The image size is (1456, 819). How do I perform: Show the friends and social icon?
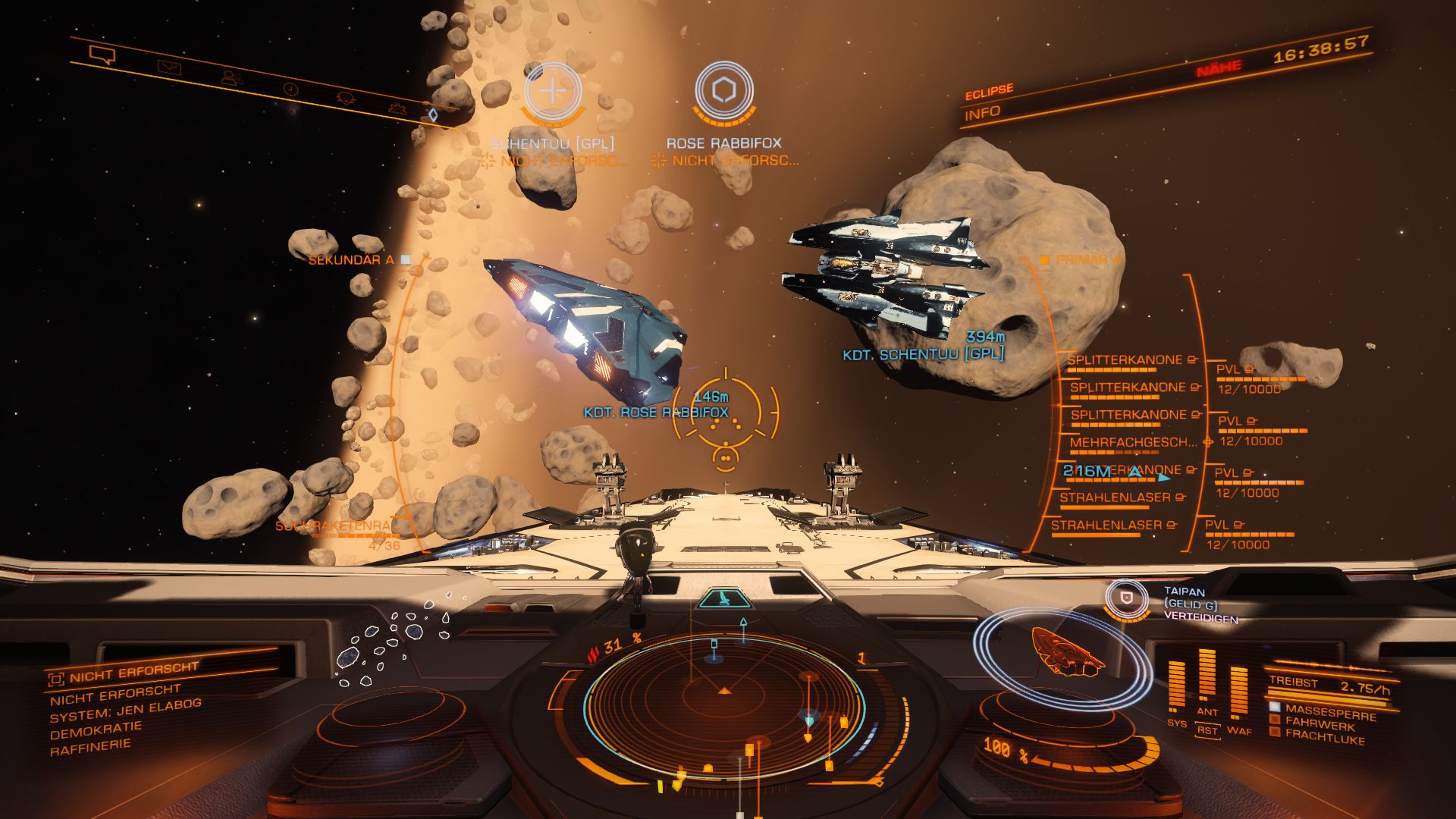pos(231,77)
